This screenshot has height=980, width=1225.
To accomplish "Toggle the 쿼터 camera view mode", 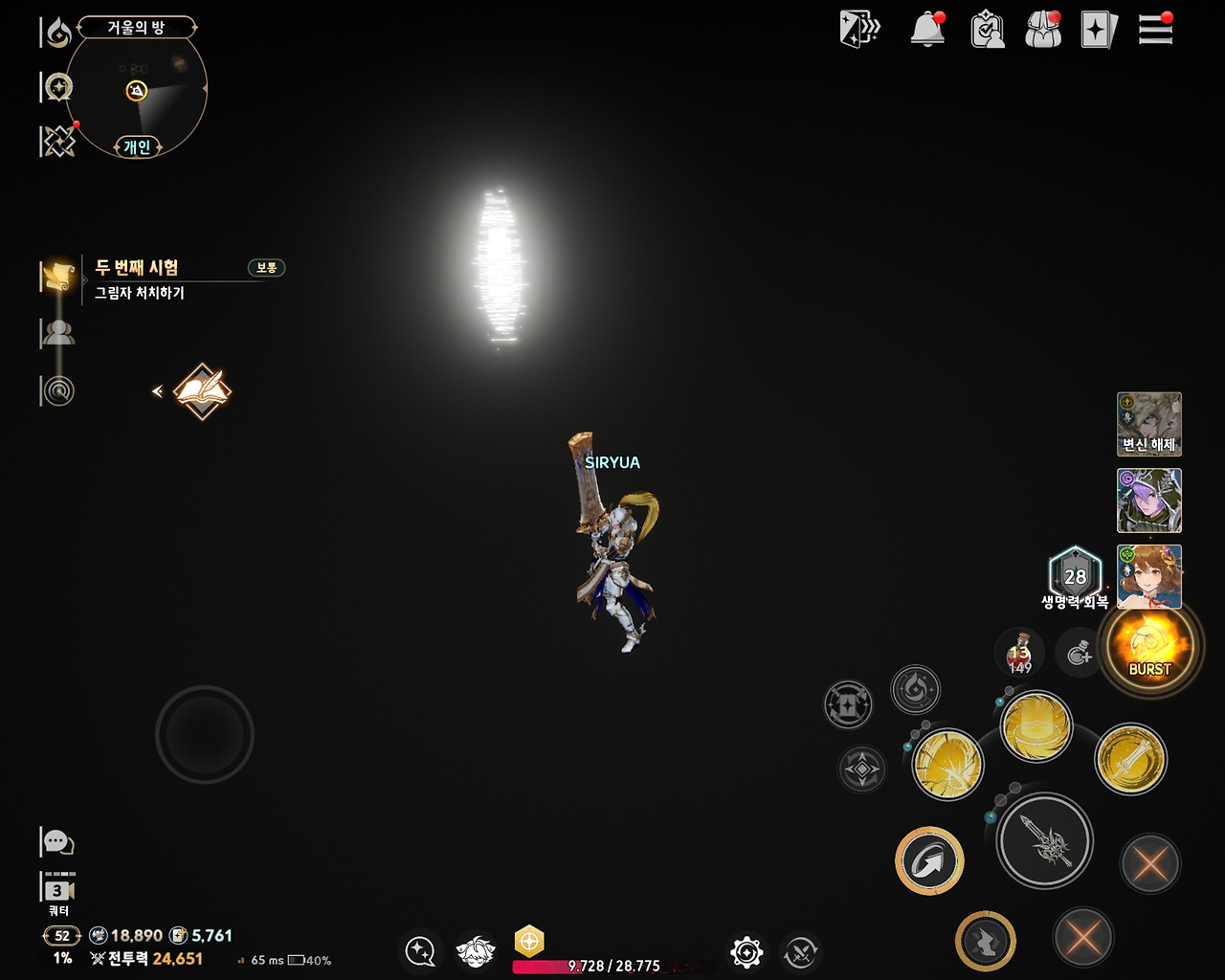I will point(59,891).
